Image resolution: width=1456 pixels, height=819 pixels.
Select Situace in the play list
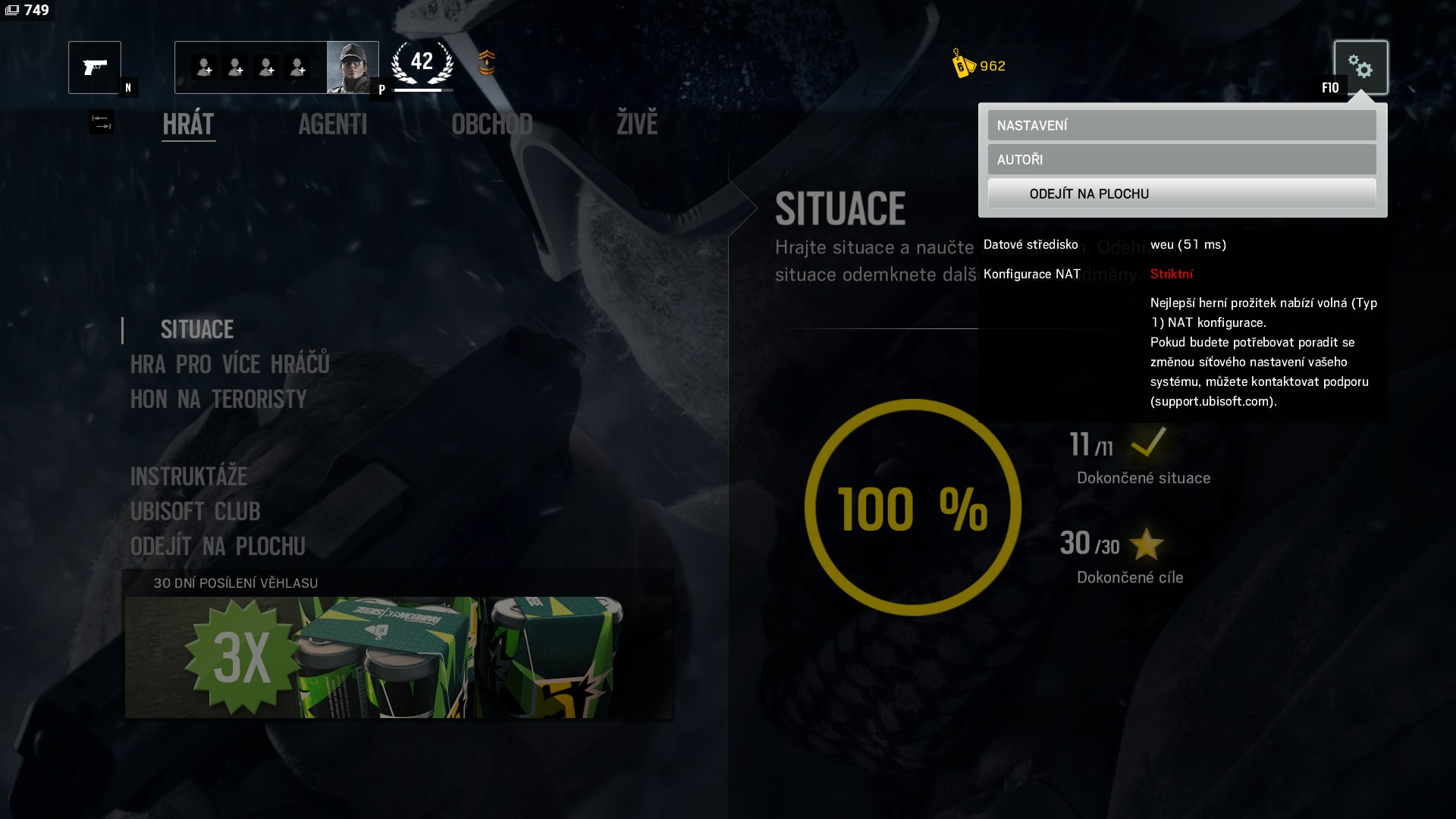click(x=197, y=329)
